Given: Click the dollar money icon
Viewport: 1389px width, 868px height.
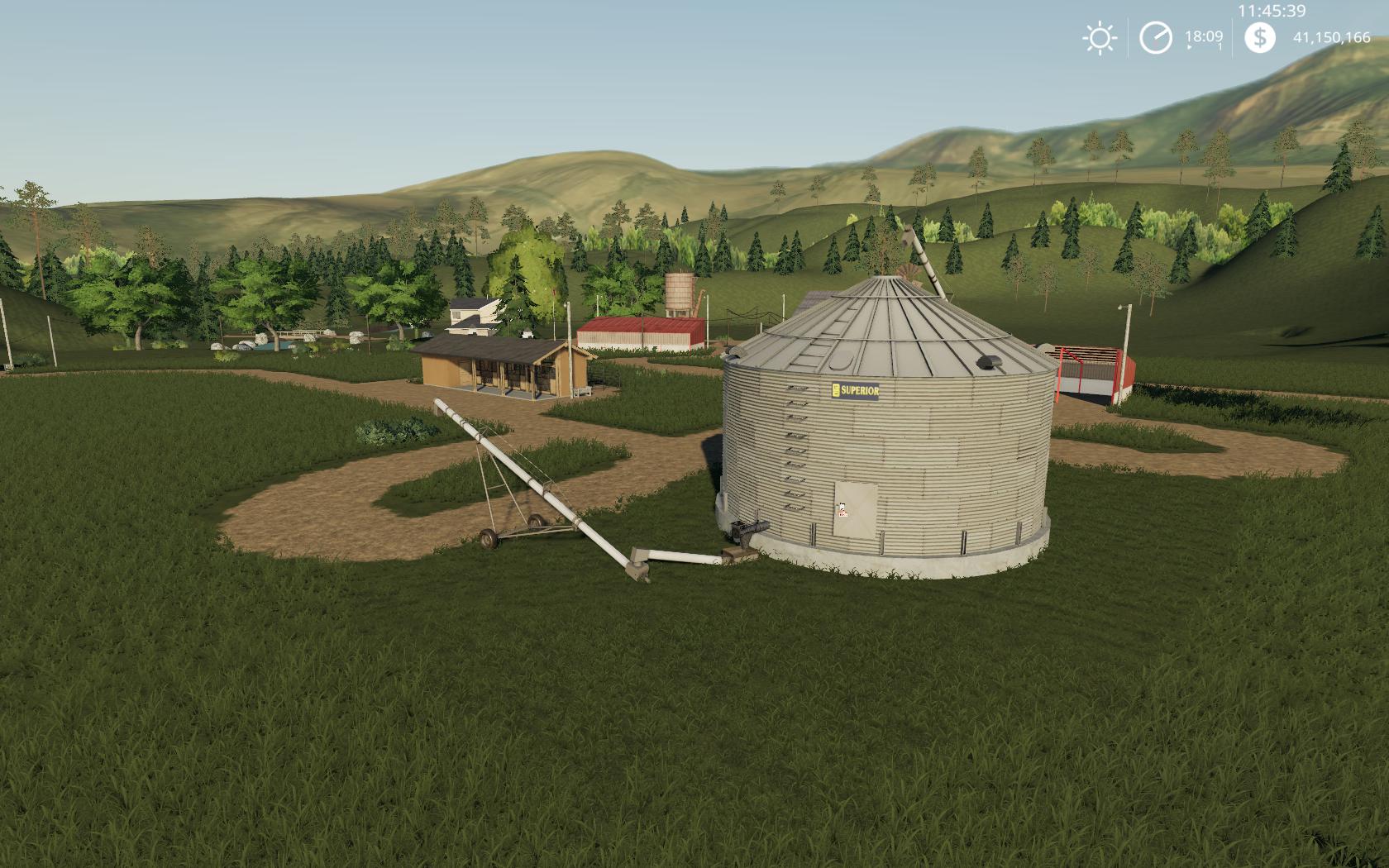Looking at the screenshot, I should click(x=1260, y=37).
